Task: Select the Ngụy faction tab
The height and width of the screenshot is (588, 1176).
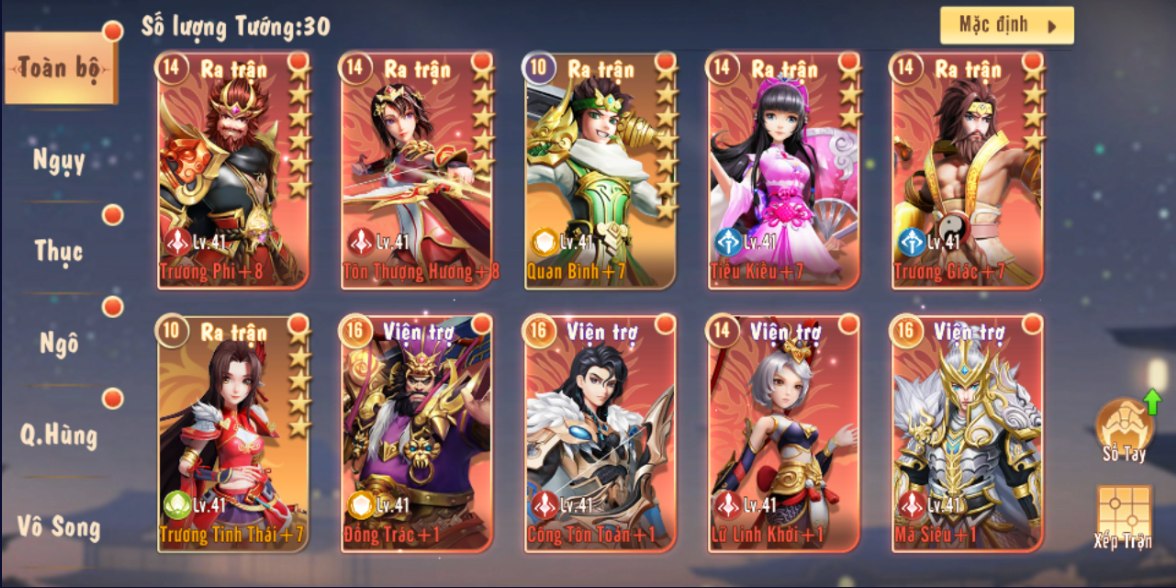Action: click(x=59, y=160)
